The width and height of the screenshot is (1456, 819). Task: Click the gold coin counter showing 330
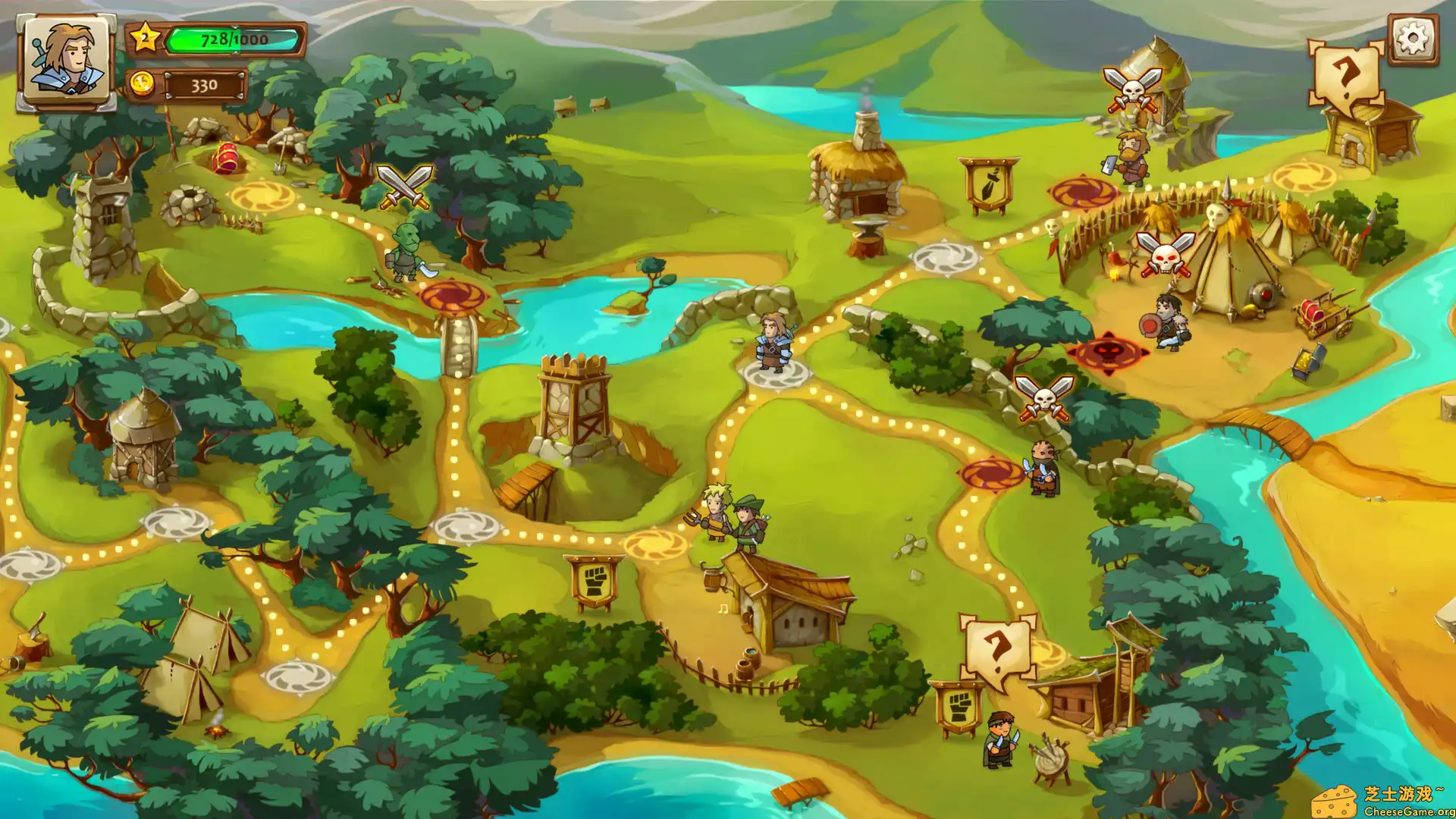pos(203,84)
